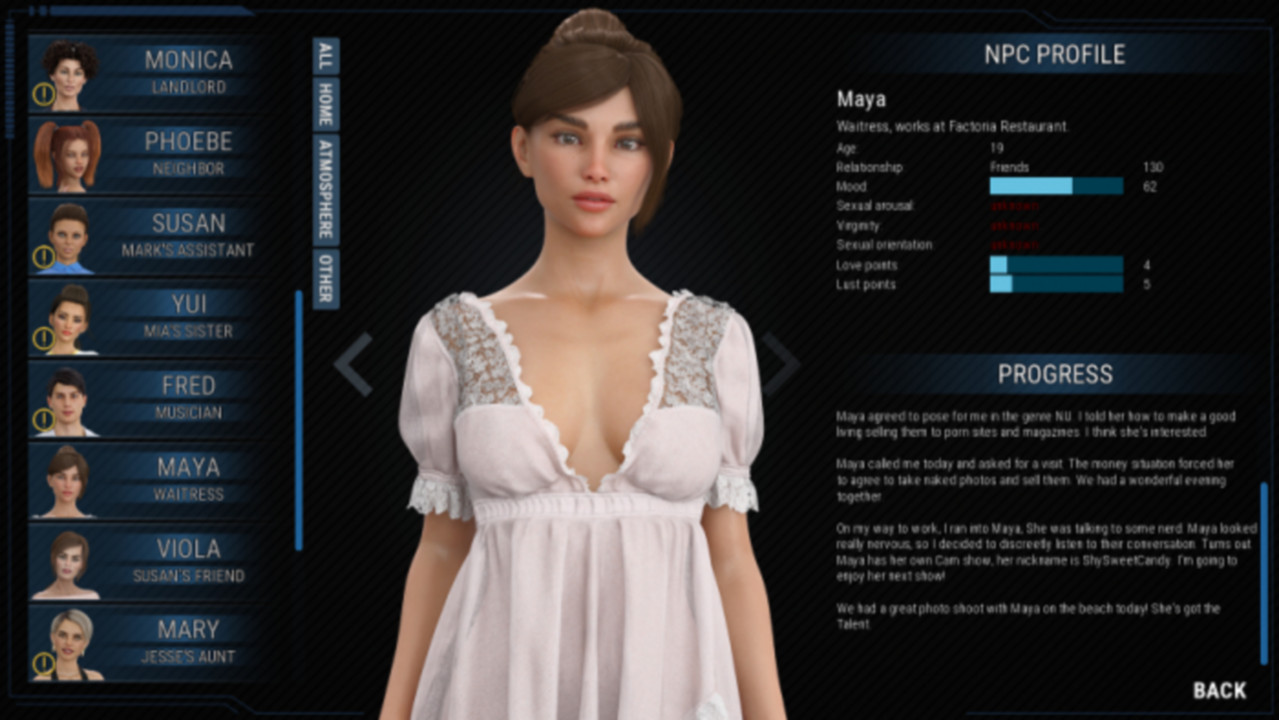
Task: Switch to the ATMOSPHERE tab
Action: [326, 190]
